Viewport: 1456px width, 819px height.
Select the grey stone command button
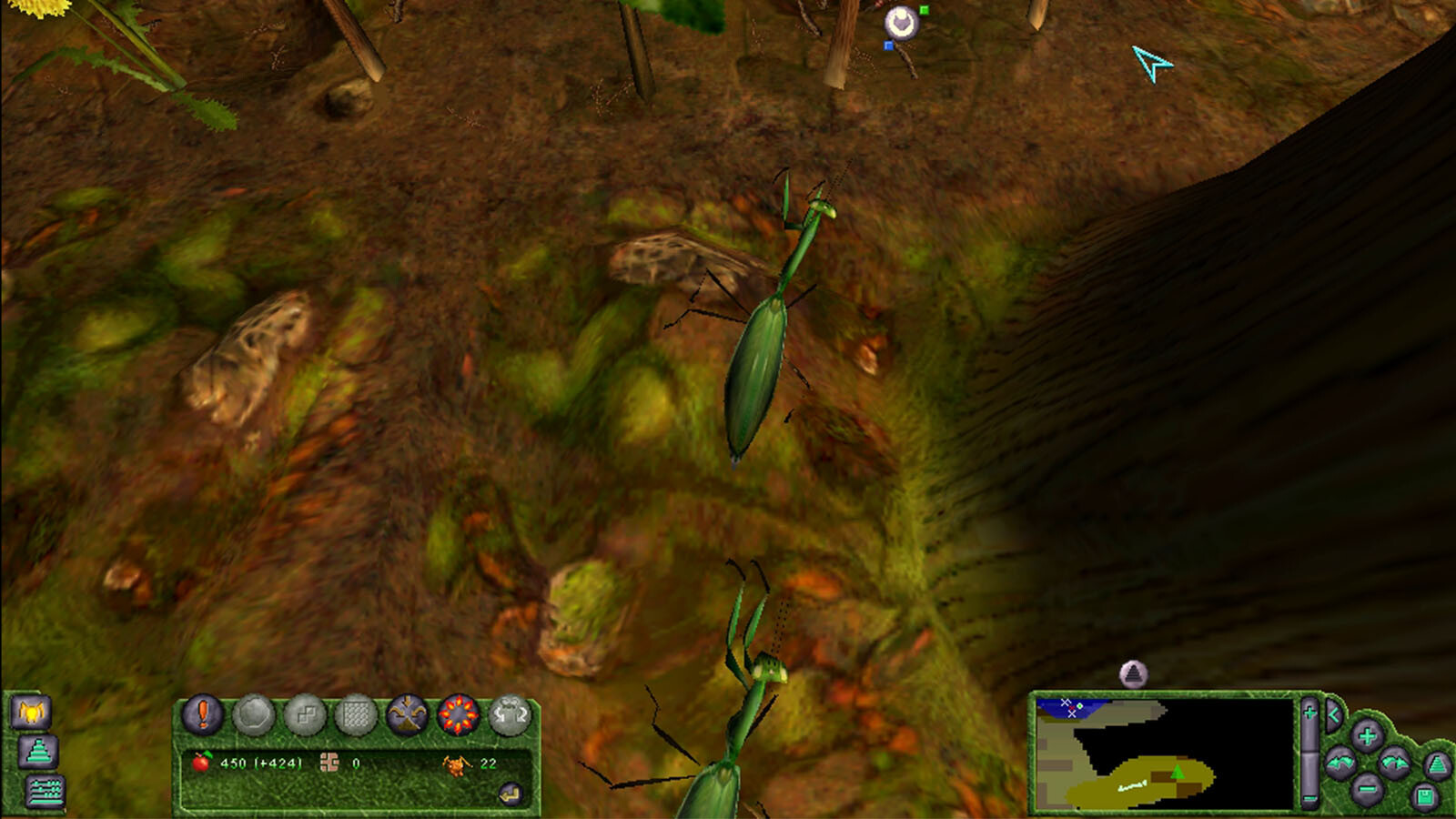pos(254,716)
